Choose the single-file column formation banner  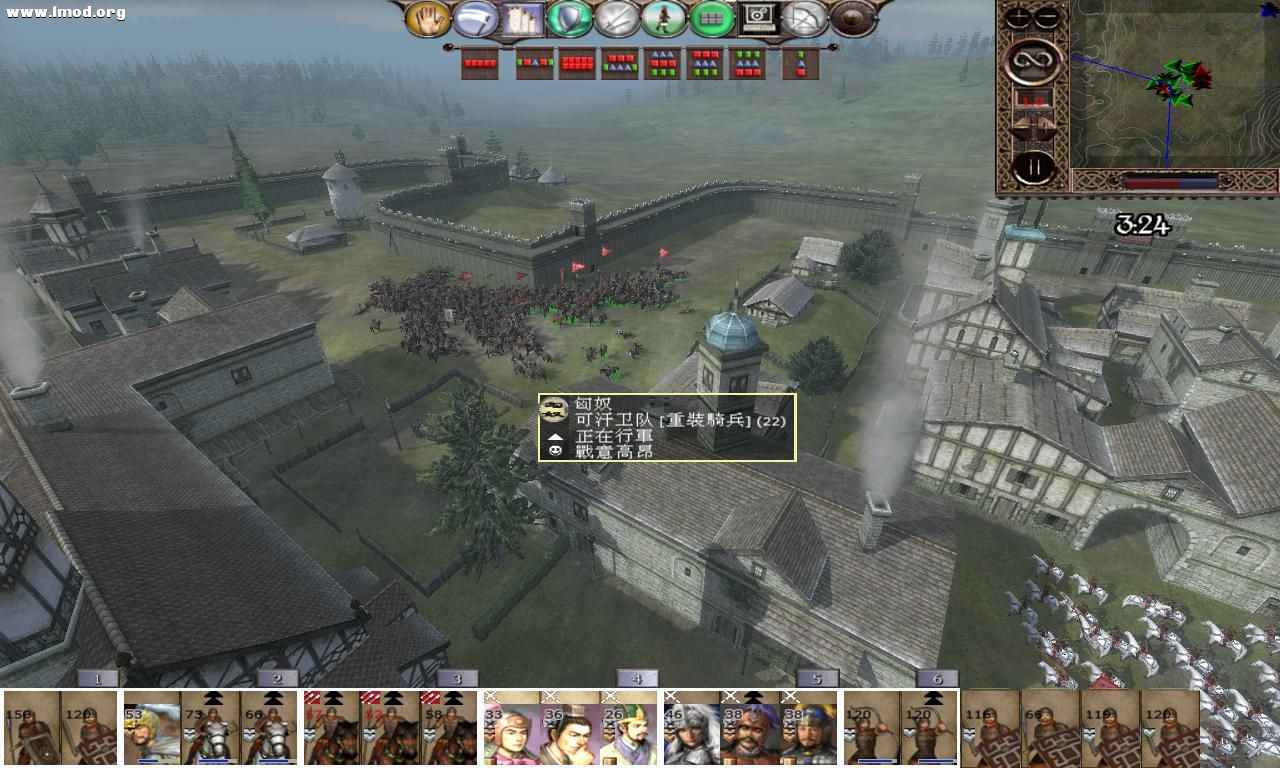(x=801, y=64)
